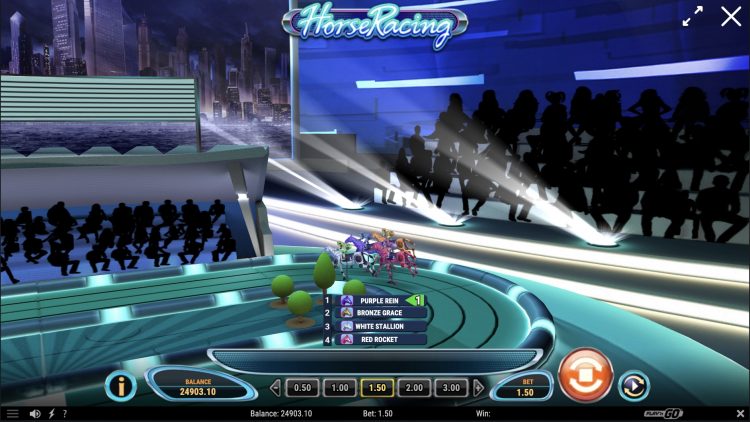Close the game with the X
Viewport: 750px width, 422px height.
pyautogui.click(x=728, y=16)
